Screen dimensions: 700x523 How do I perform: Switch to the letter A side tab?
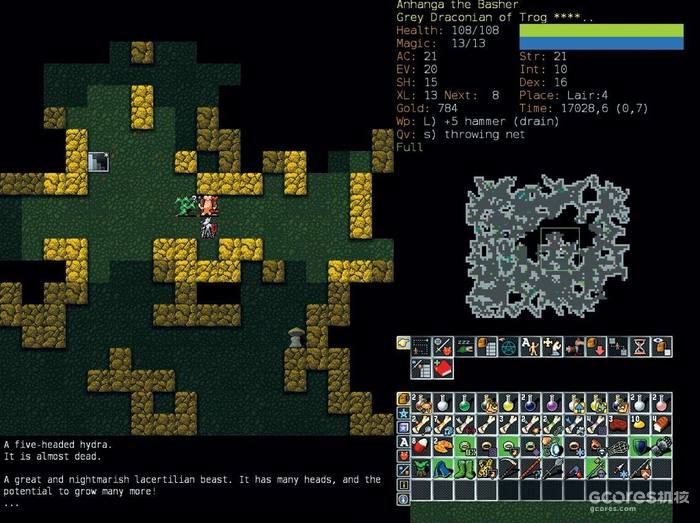tap(403, 441)
